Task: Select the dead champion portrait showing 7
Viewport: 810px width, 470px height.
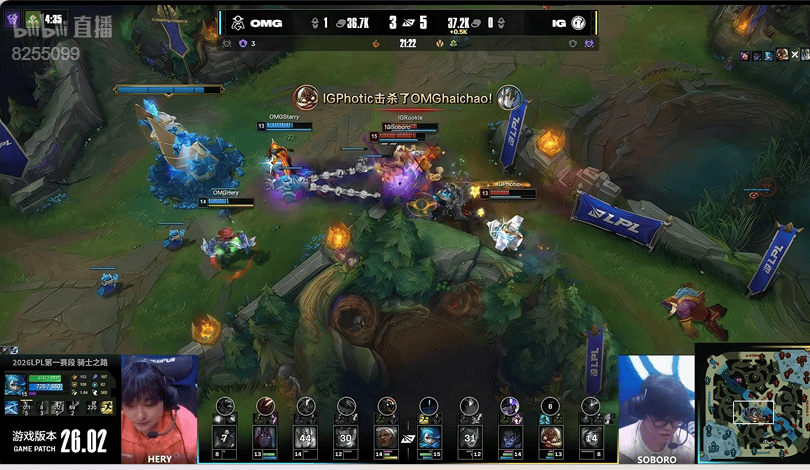Action: [225, 437]
